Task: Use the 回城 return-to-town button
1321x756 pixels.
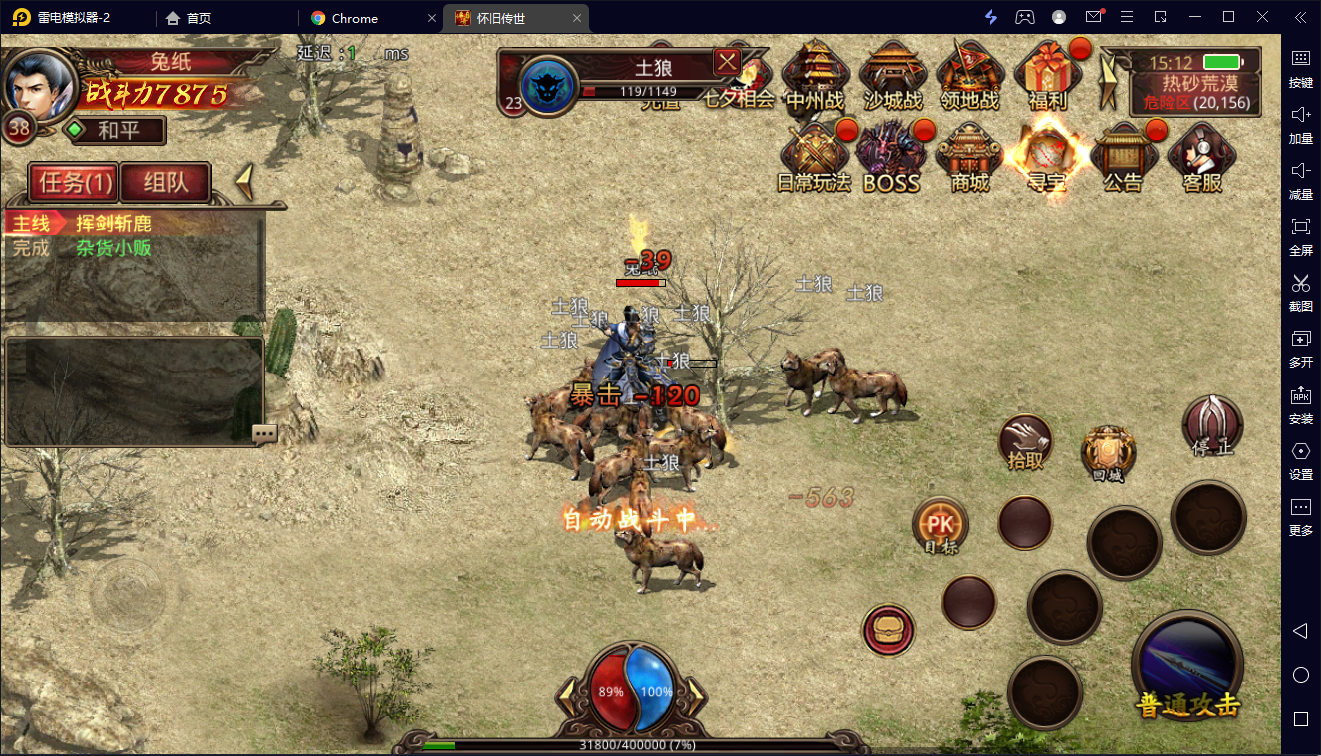Action: pos(1108,455)
